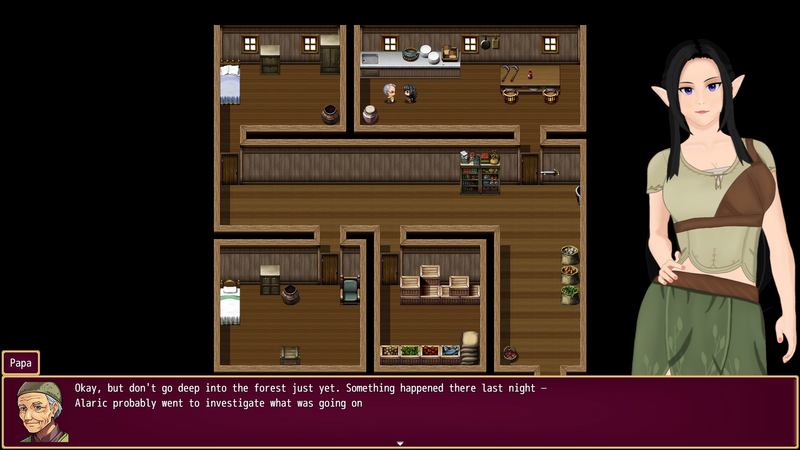
Task: Advance dialogue using the small down arrow
Action: coord(400,442)
